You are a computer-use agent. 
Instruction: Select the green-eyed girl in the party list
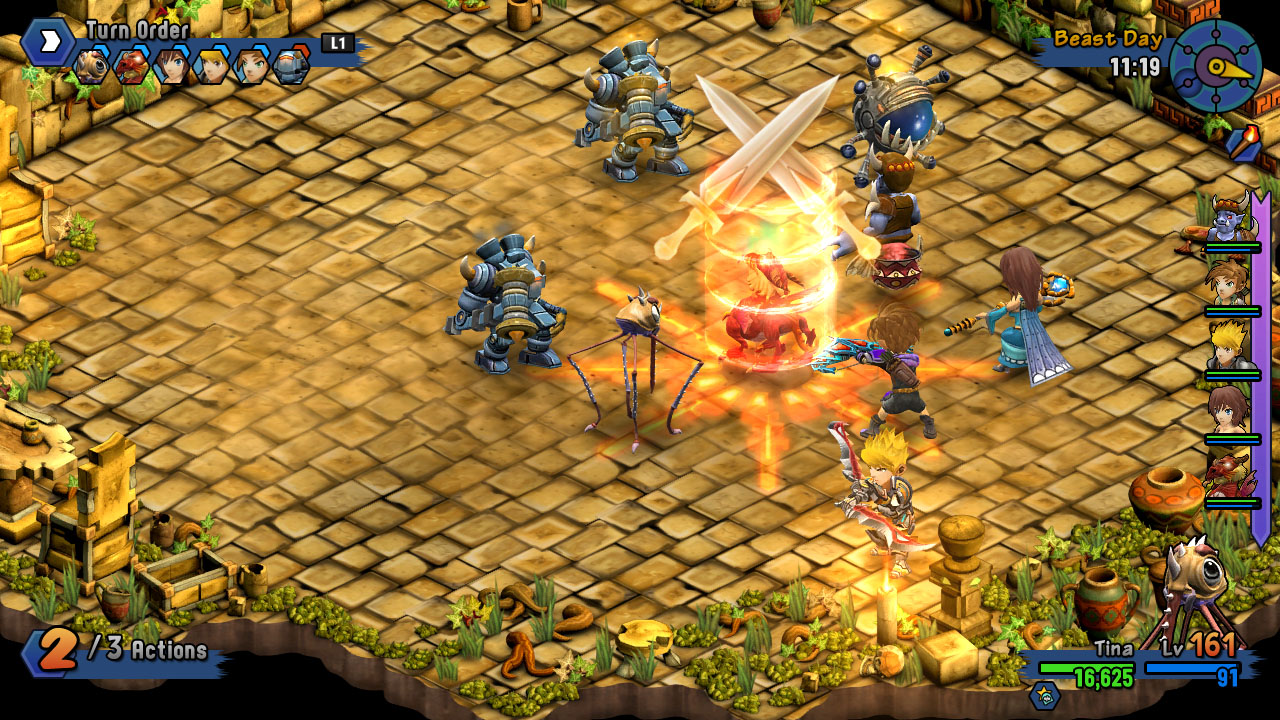(x=1229, y=284)
